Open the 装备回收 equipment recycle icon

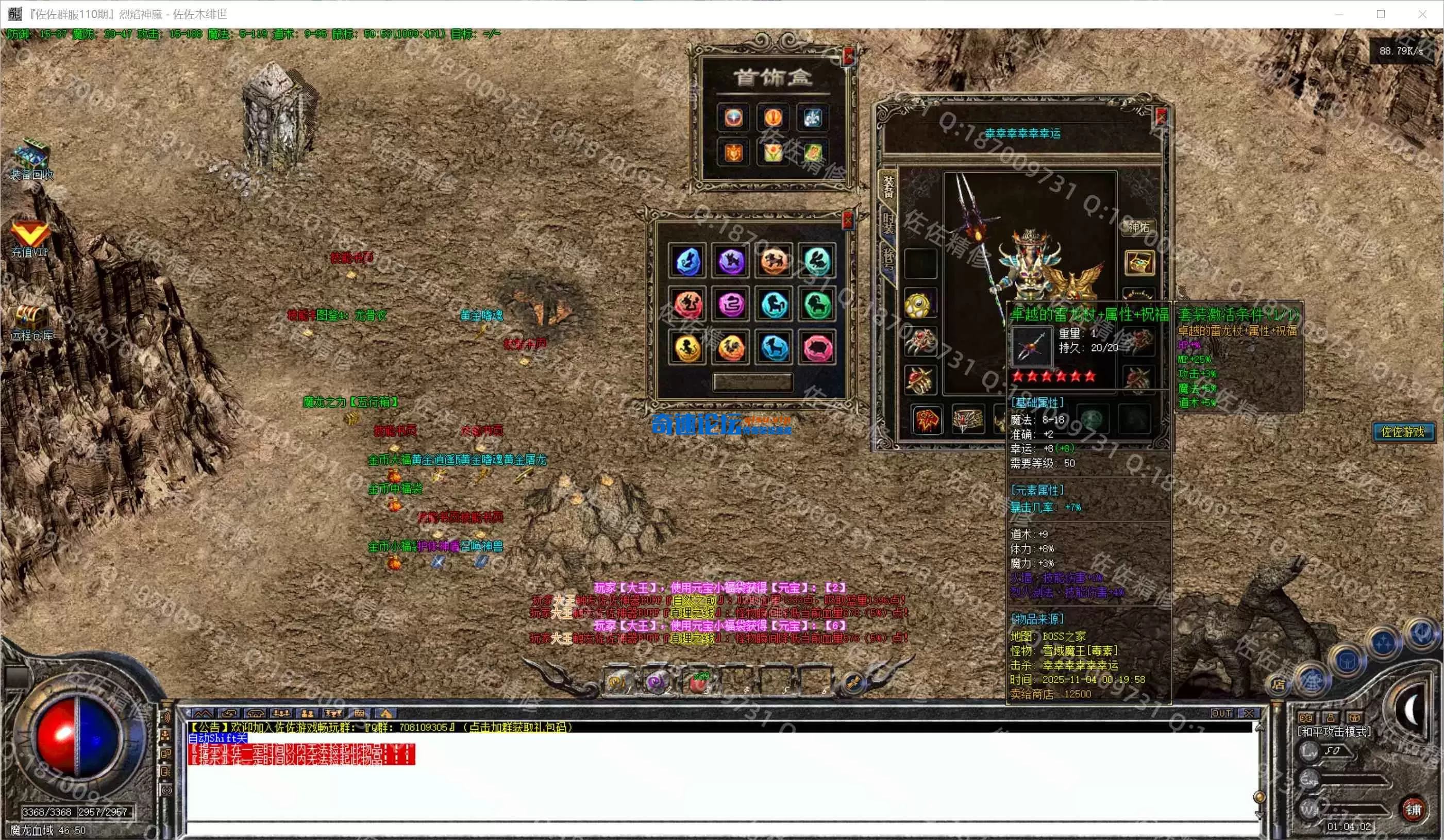coord(32,155)
